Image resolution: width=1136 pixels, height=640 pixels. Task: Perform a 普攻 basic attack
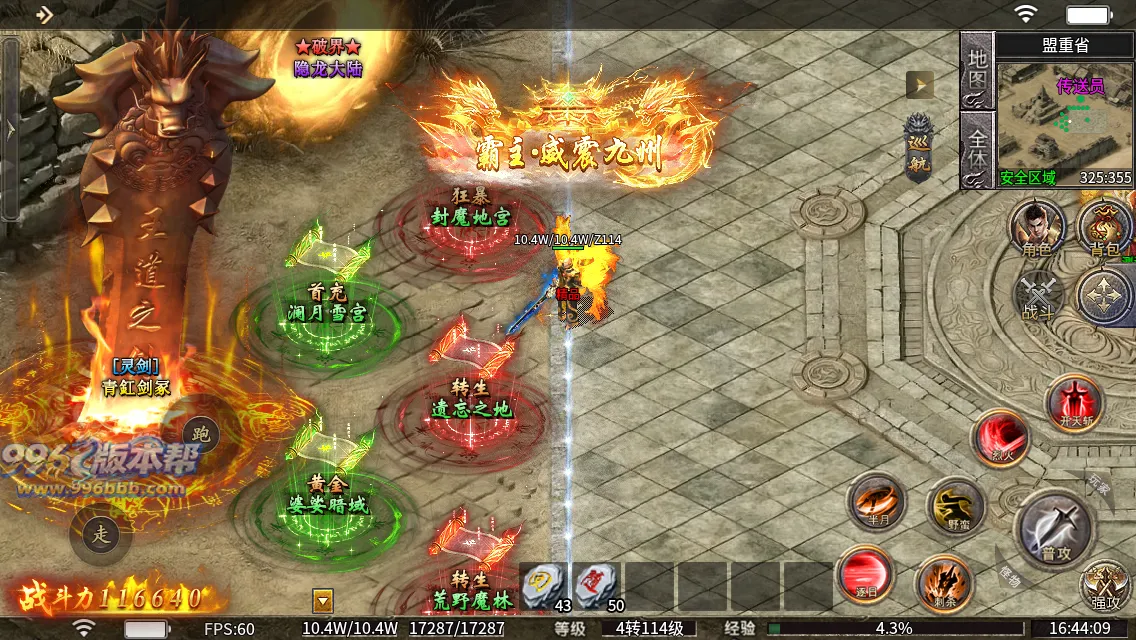click(1056, 526)
